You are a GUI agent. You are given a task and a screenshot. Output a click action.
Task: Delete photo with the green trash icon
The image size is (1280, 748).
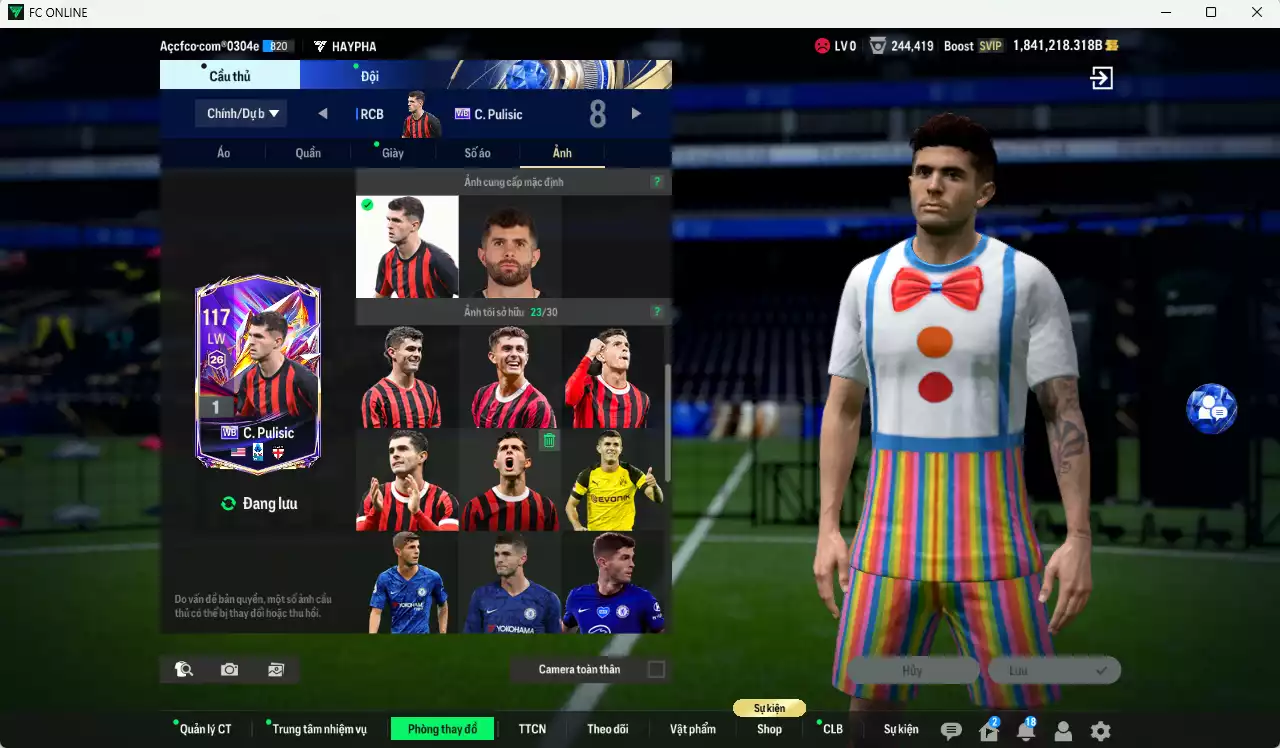(549, 440)
